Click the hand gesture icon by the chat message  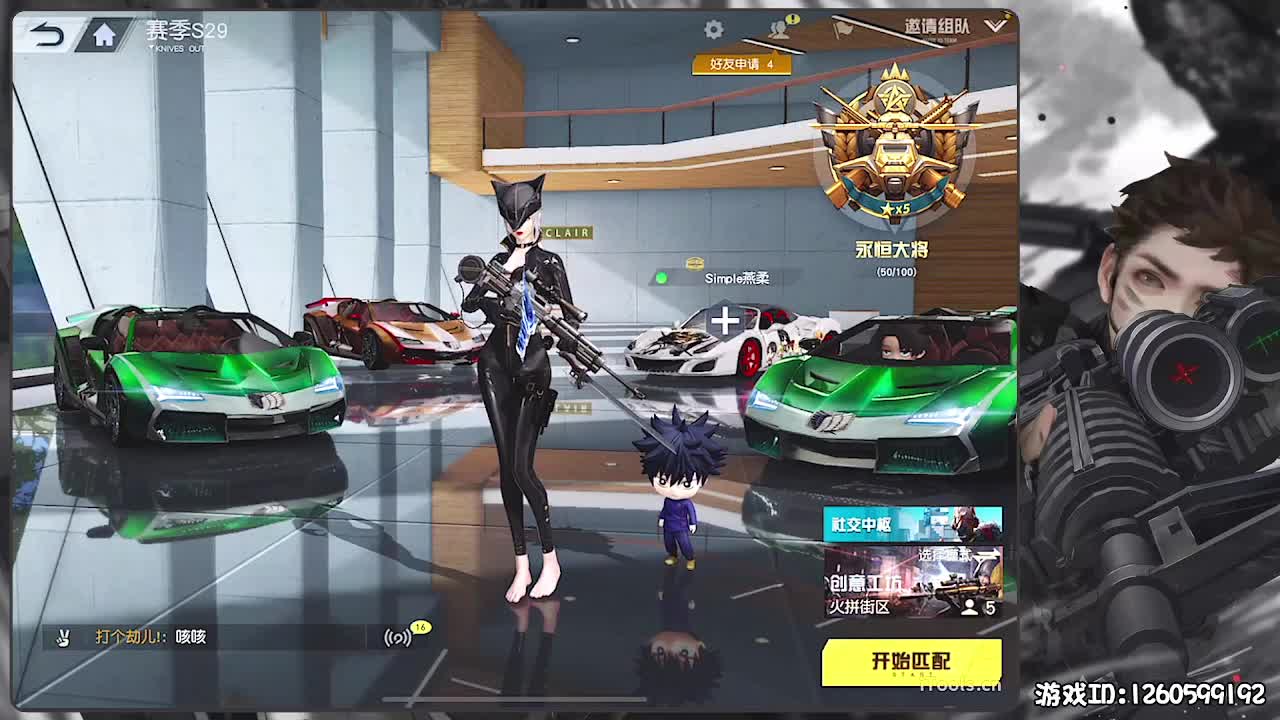coord(62,637)
